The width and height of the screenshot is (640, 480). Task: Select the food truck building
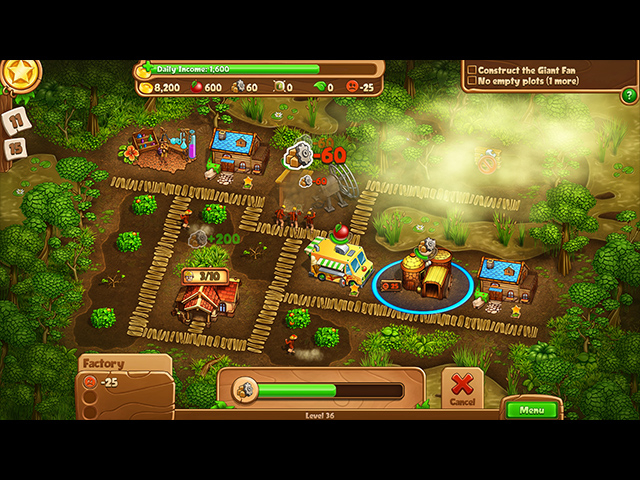(338, 259)
